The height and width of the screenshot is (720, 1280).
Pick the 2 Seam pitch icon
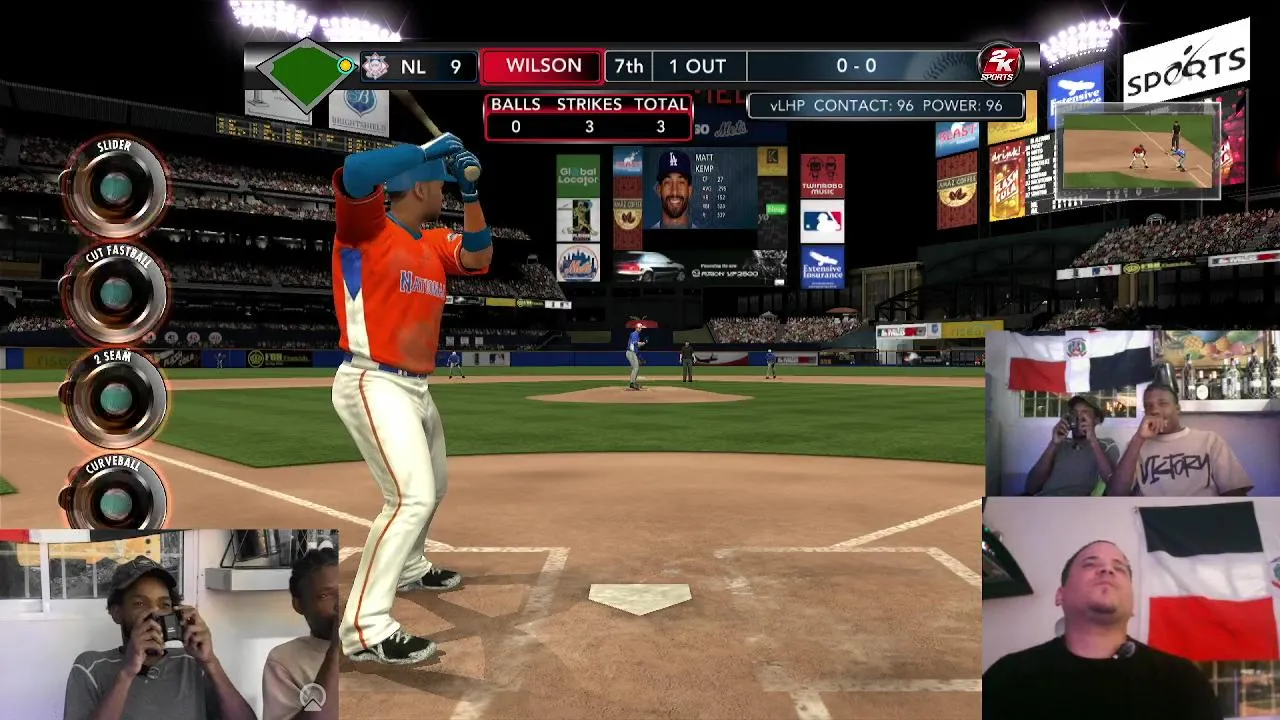[115, 398]
